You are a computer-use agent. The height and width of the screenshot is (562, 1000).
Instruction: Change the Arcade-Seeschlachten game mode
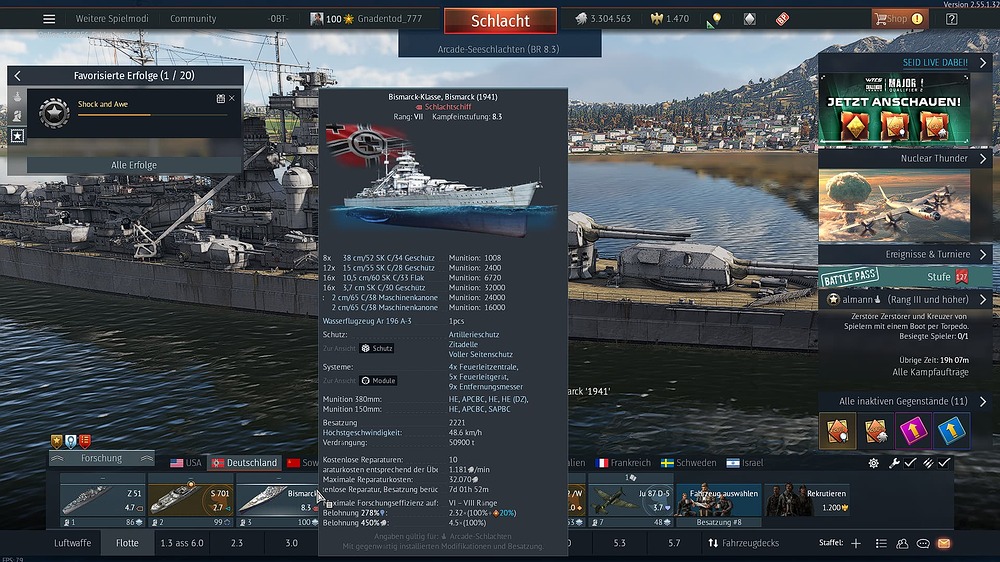click(x=499, y=49)
